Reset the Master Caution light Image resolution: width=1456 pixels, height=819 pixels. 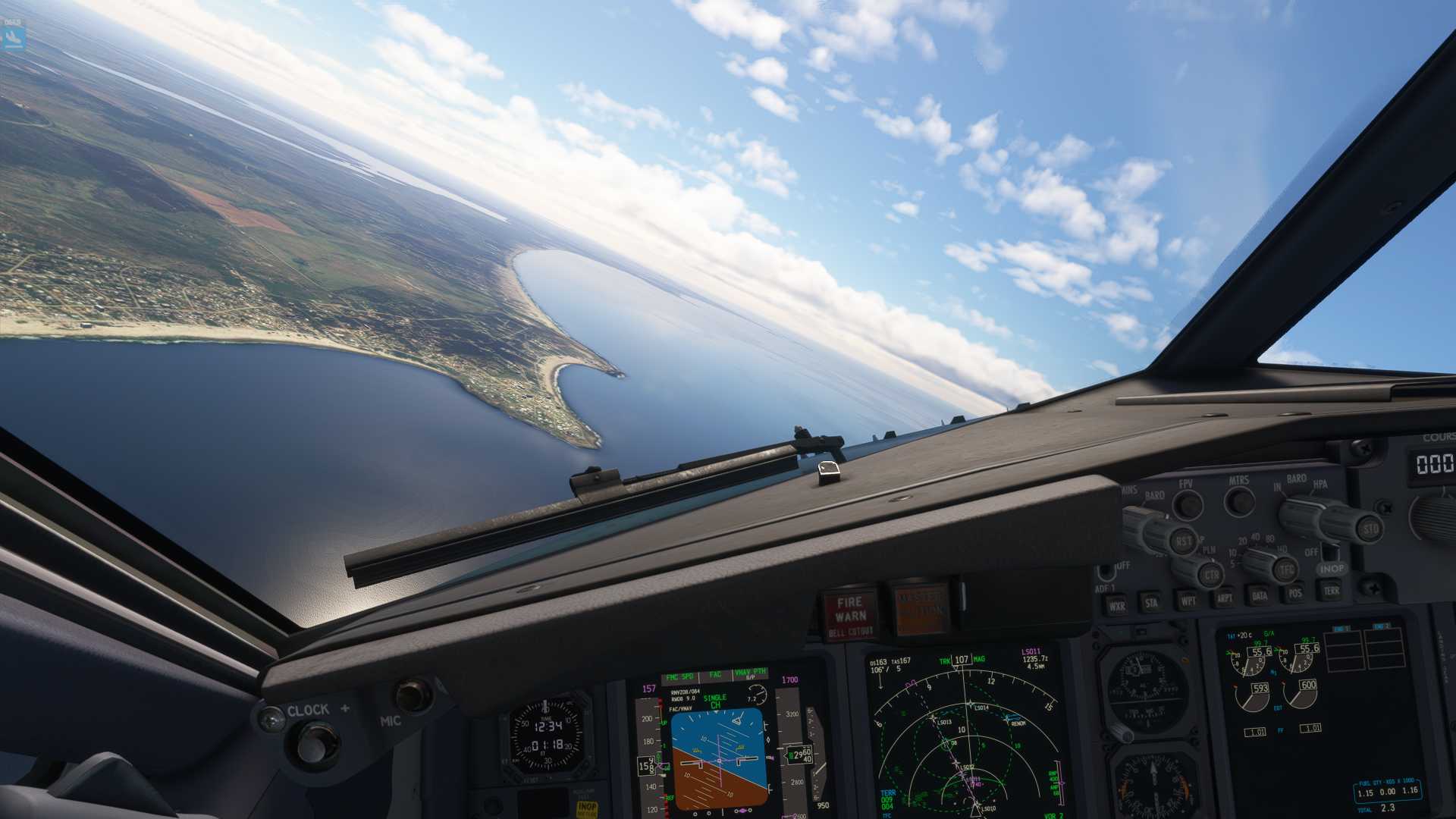point(920,607)
